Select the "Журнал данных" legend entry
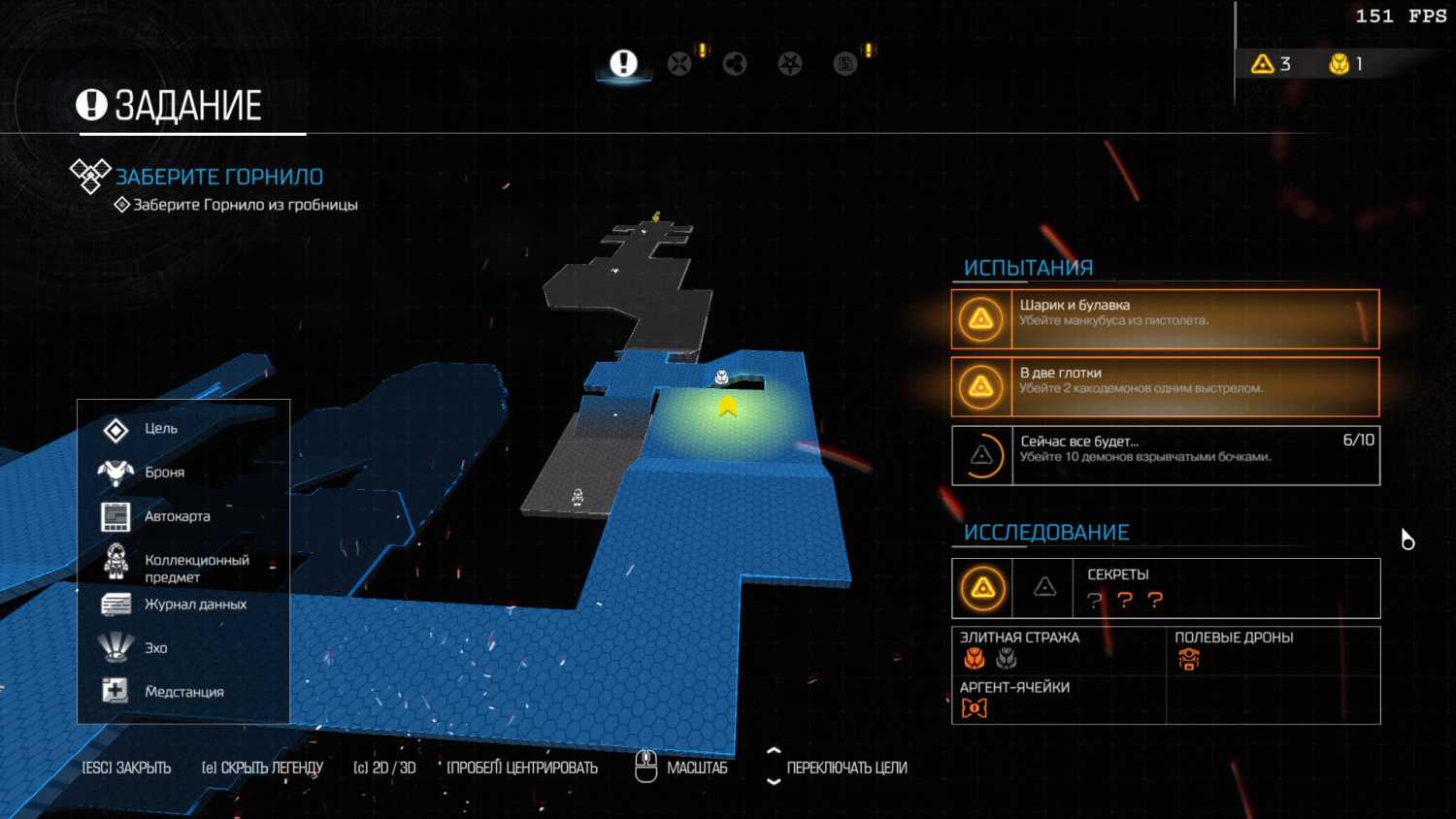The height and width of the screenshot is (819, 1456). 194,605
